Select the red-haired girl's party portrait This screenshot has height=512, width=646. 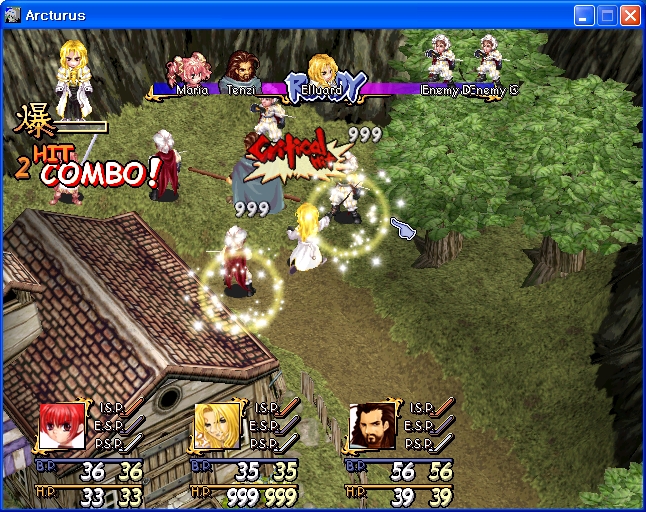tap(62, 427)
